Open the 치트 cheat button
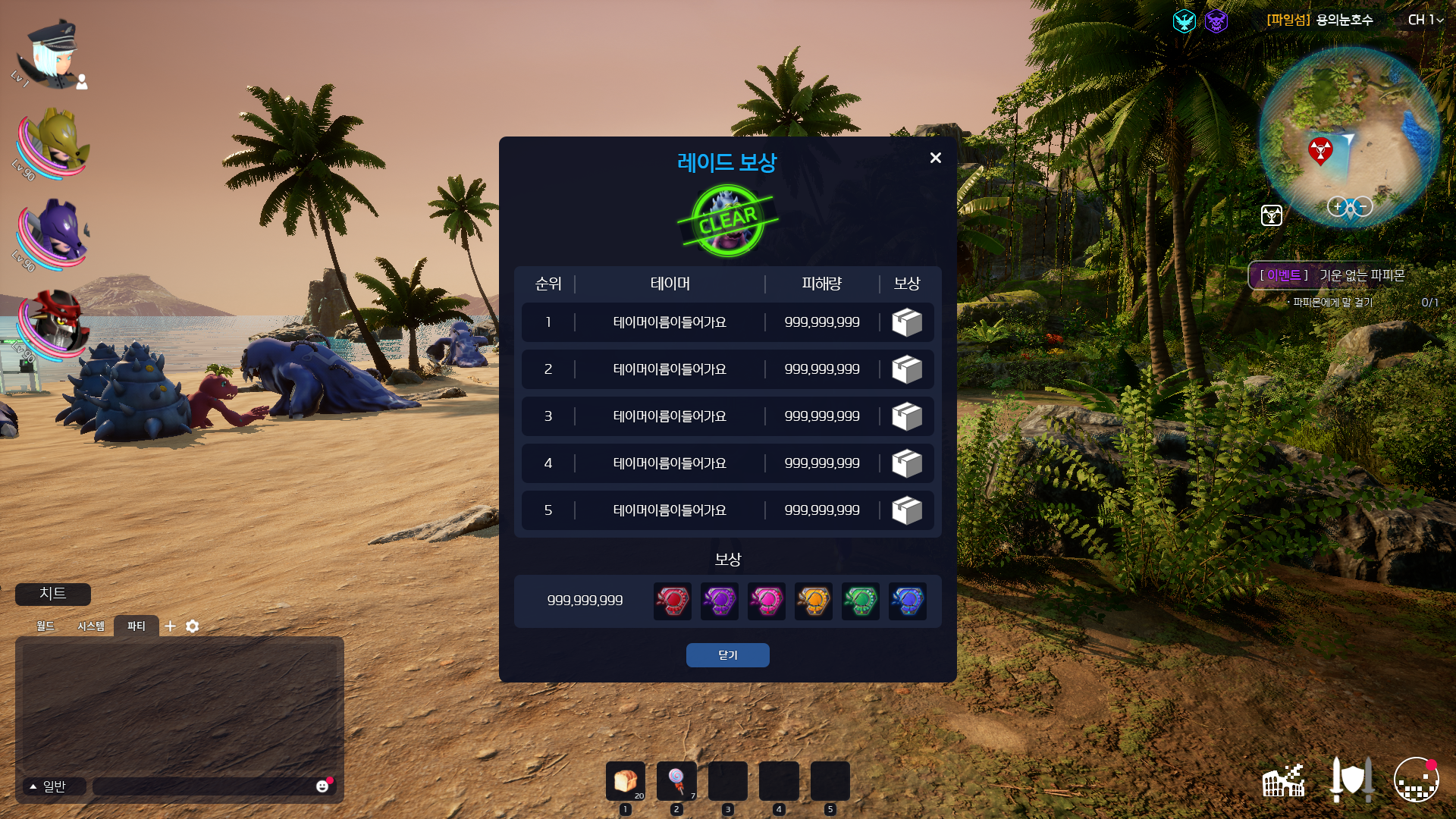The height and width of the screenshot is (819, 1456). [x=53, y=594]
